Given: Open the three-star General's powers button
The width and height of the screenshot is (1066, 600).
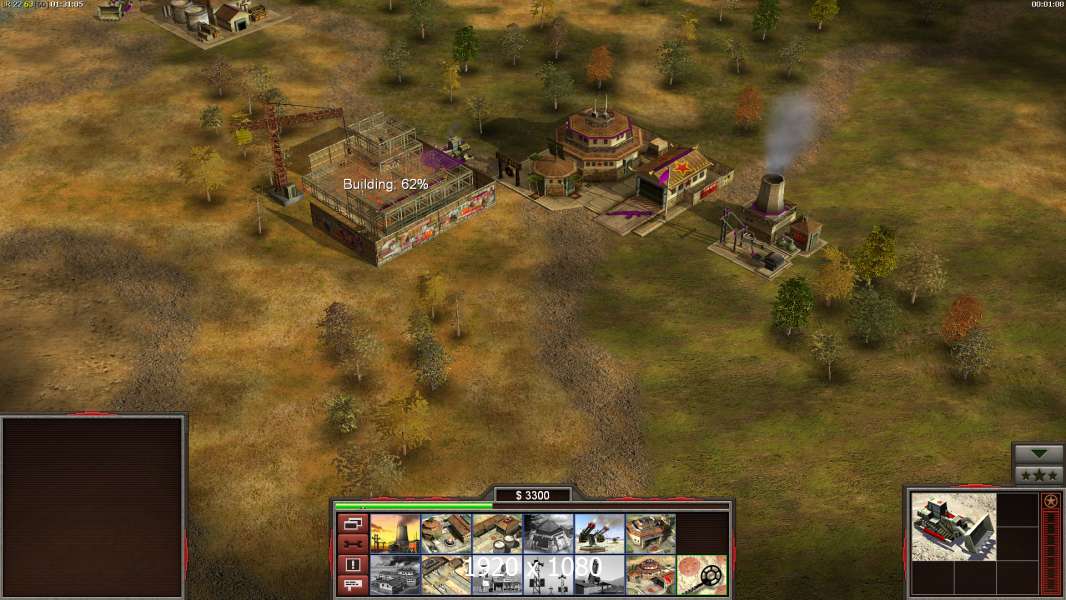Looking at the screenshot, I should [1038, 475].
